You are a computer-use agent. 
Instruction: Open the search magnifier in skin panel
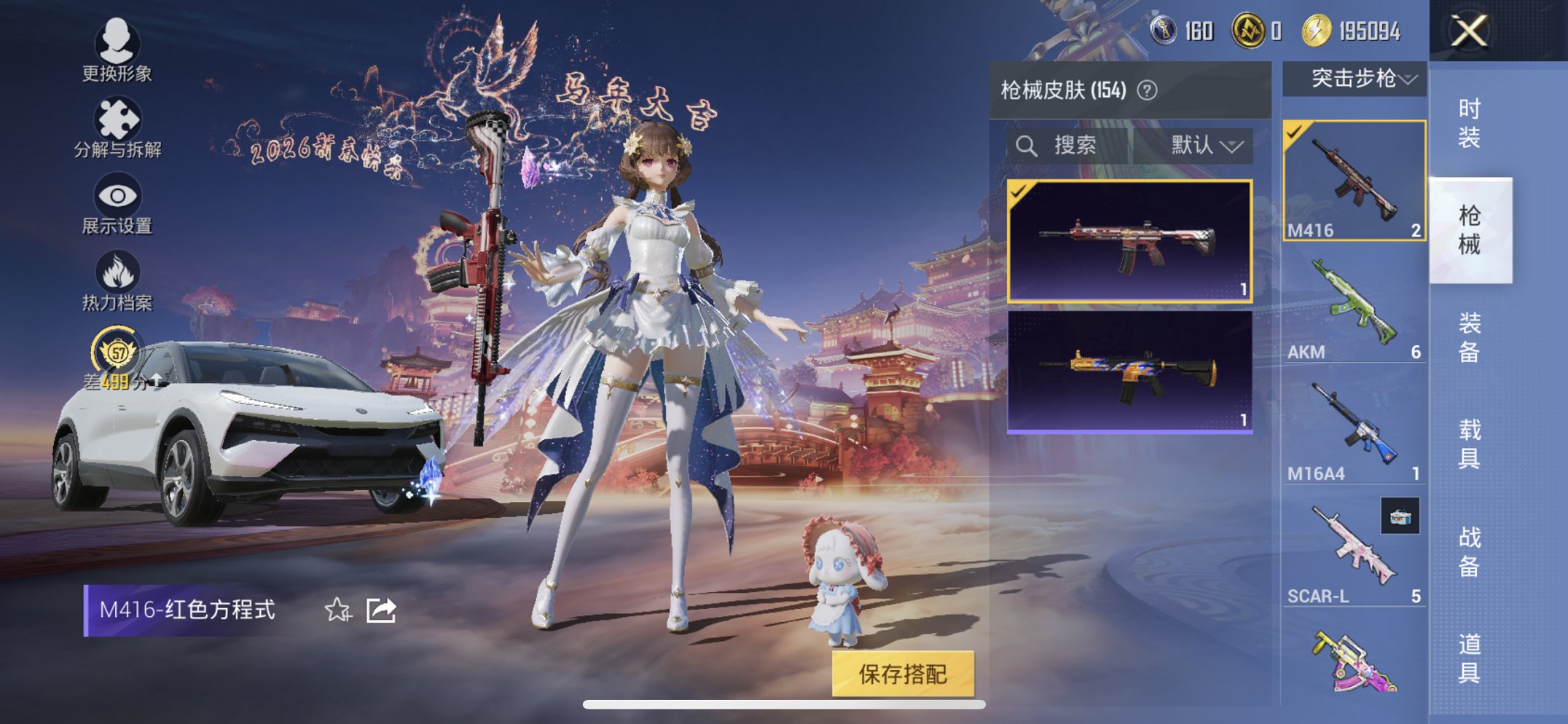coord(1029,144)
